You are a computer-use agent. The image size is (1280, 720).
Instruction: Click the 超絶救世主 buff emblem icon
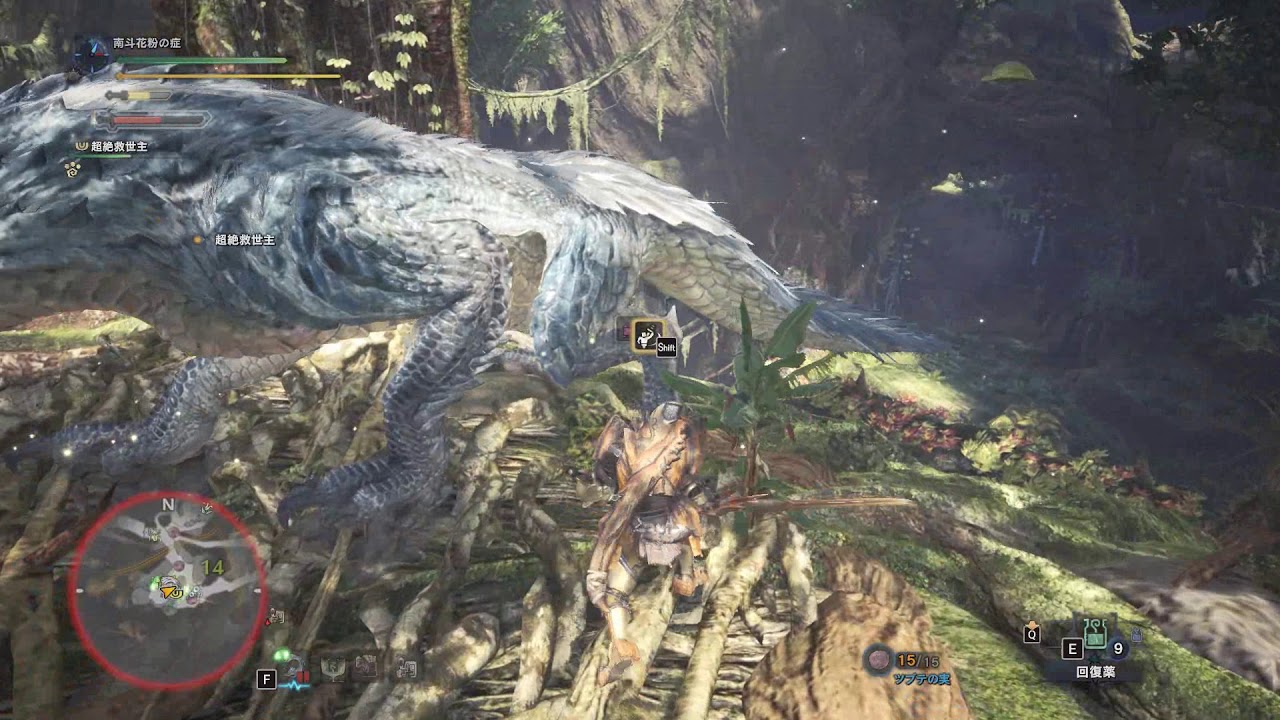point(80,146)
